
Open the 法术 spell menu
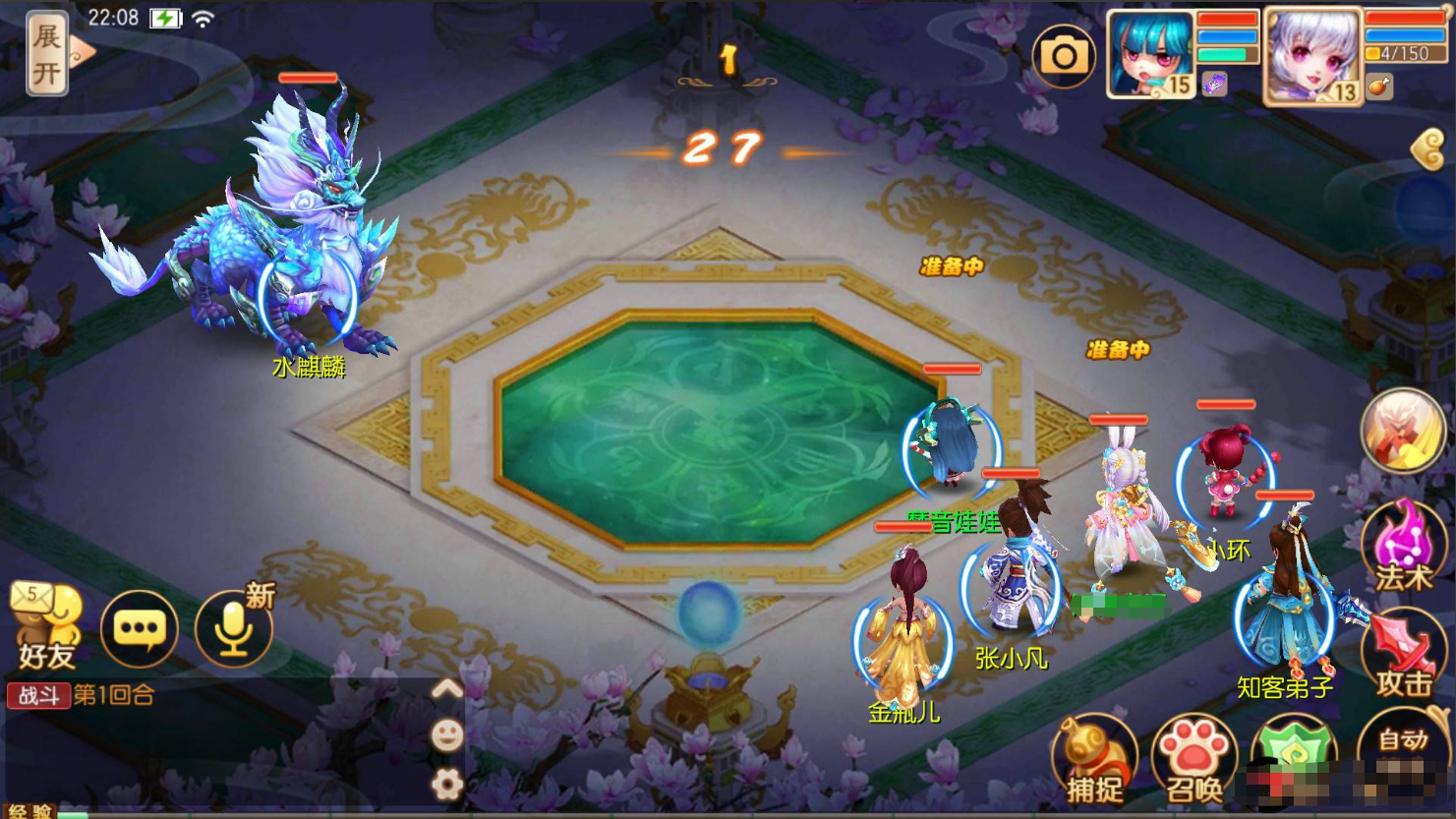click(1404, 547)
